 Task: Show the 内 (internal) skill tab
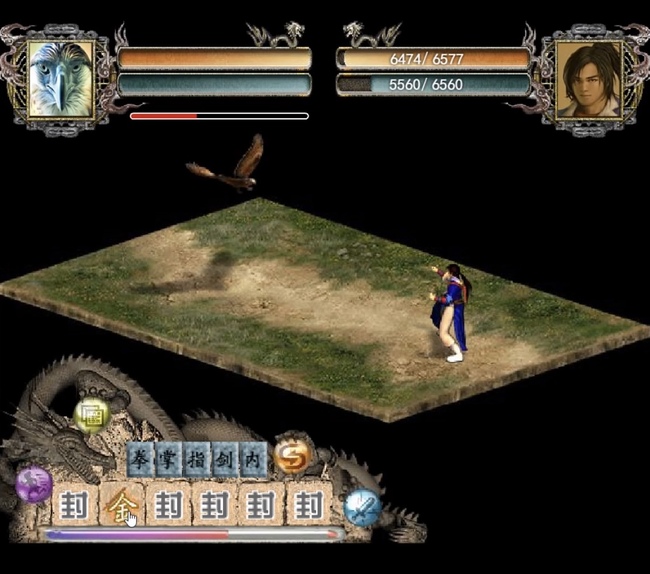click(x=253, y=459)
